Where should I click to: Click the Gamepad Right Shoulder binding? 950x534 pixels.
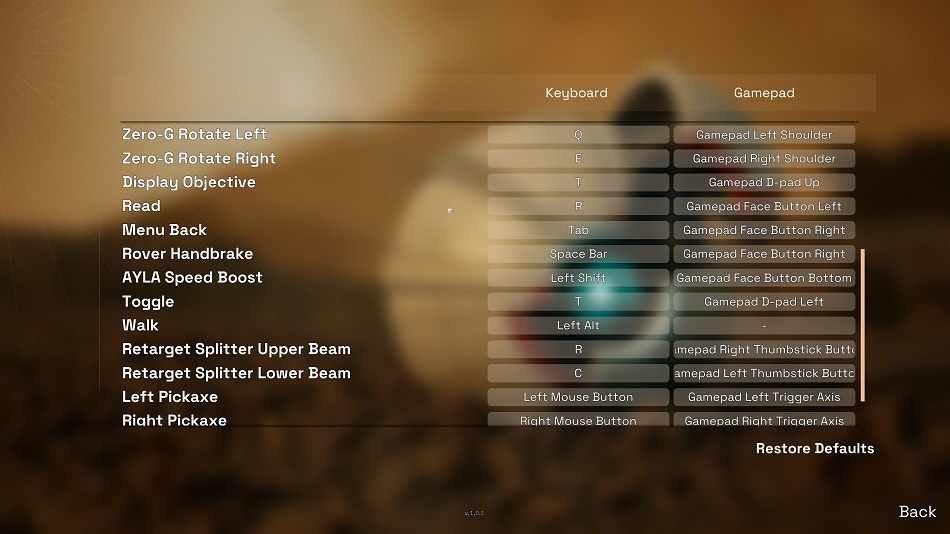click(764, 159)
